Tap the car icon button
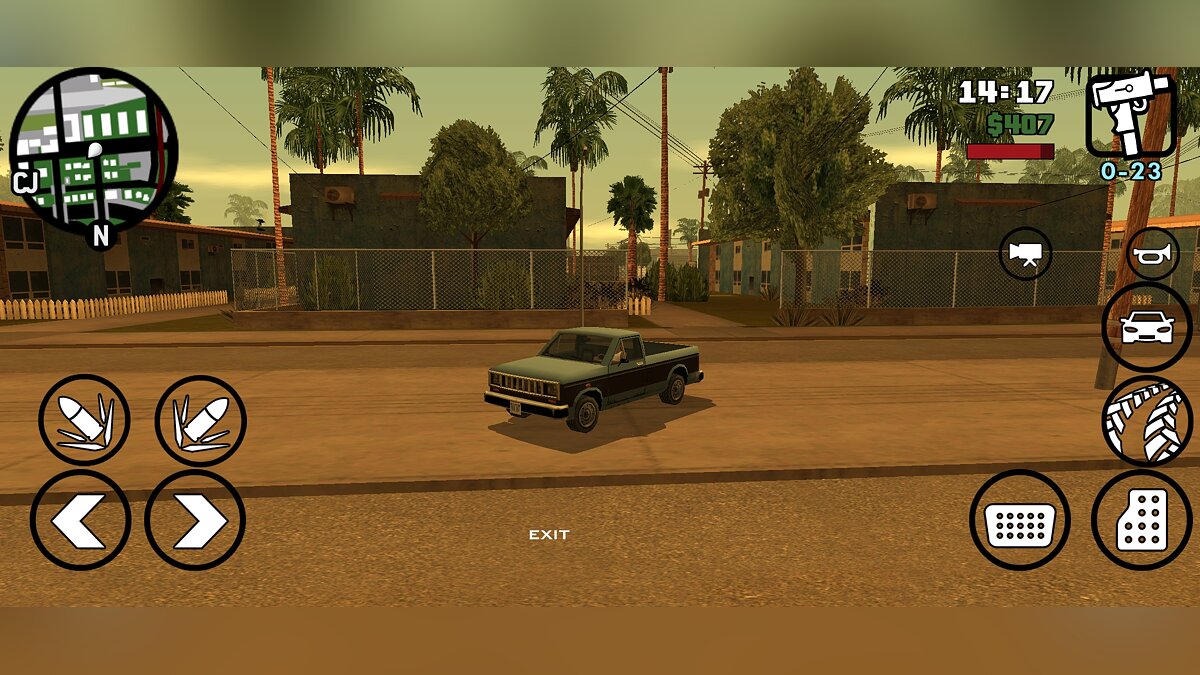The height and width of the screenshot is (675, 1200). [x=1146, y=327]
